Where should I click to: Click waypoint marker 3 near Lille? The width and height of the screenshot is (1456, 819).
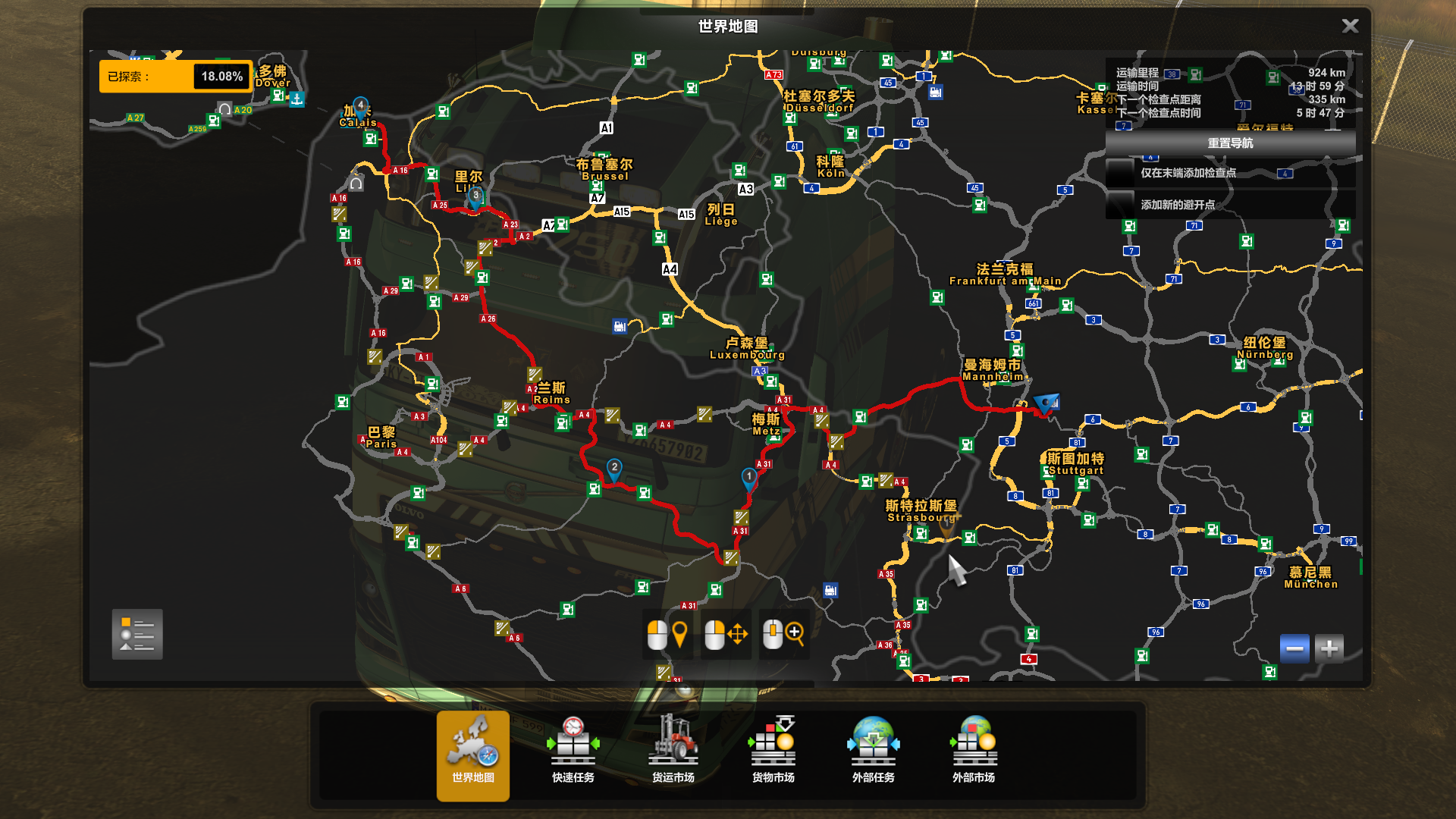point(475,196)
